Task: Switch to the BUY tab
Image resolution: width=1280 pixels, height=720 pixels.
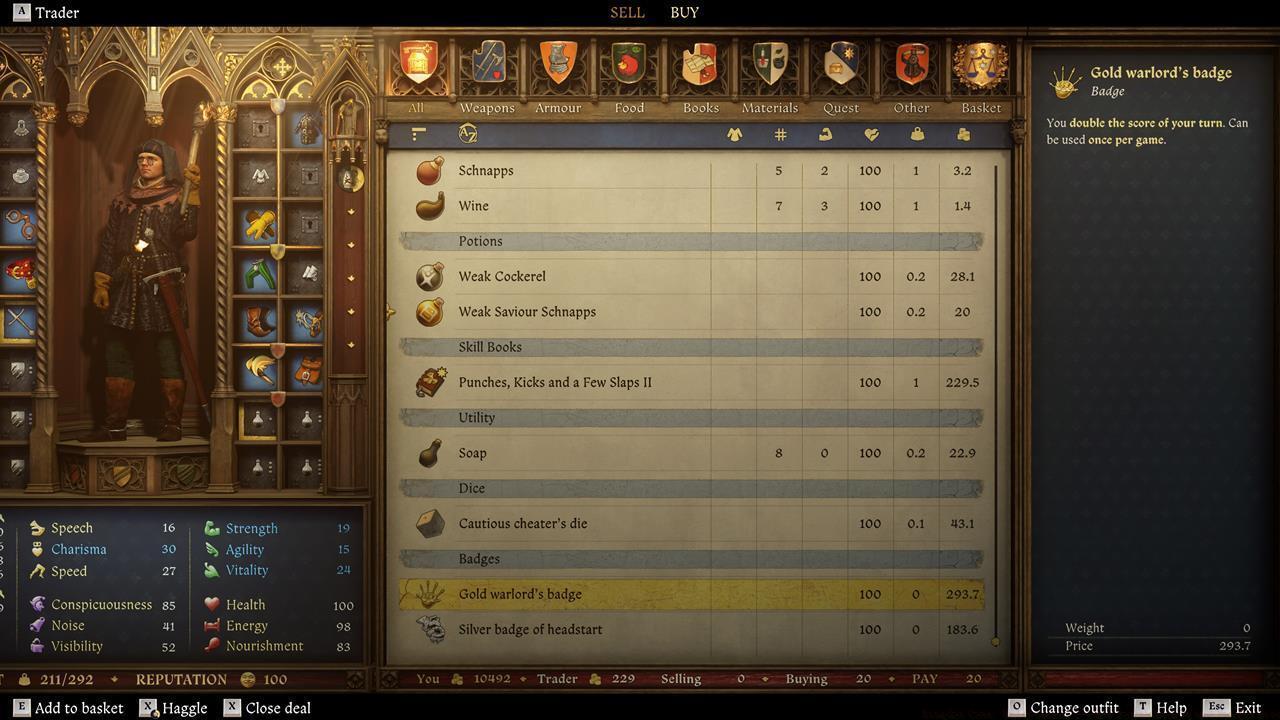Action: [x=684, y=12]
